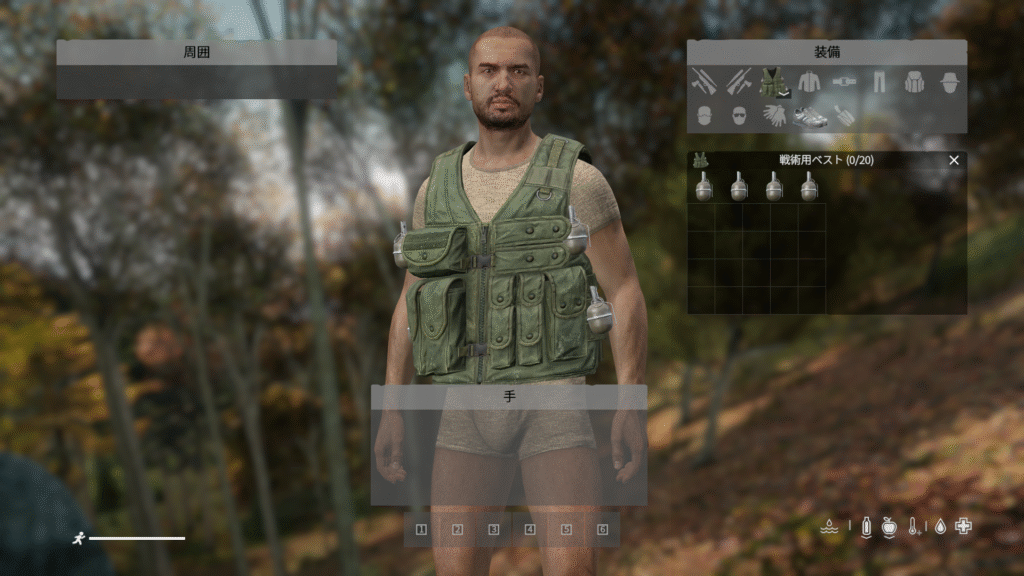Select hotbar slot number 1
Image resolution: width=1024 pixels, height=576 pixels.
point(421,529)
